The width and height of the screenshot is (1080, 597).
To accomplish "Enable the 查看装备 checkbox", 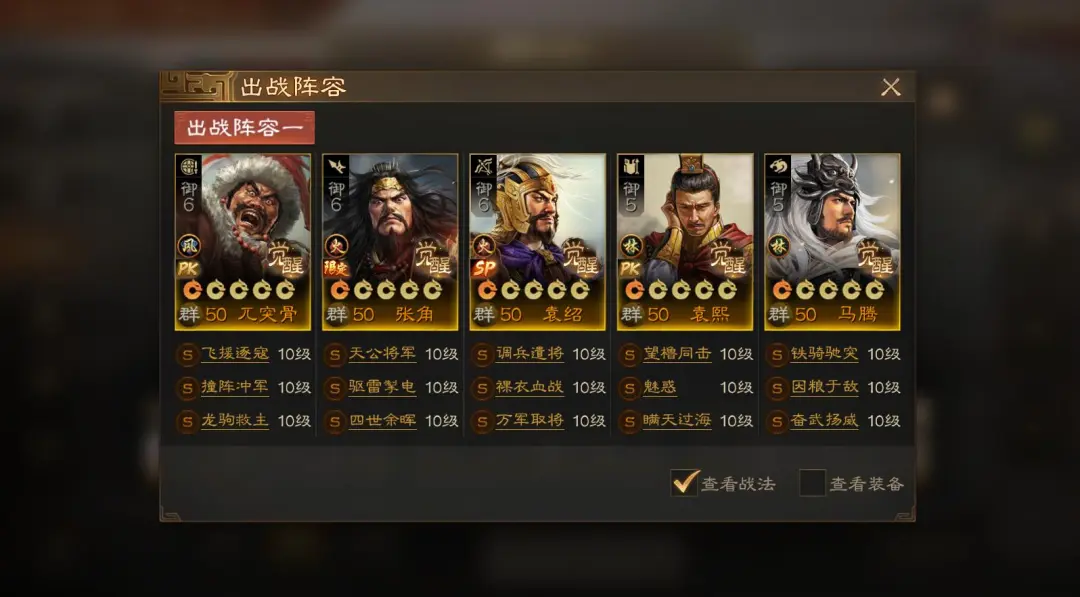I will pyautogui.click(x=812, y=483).
